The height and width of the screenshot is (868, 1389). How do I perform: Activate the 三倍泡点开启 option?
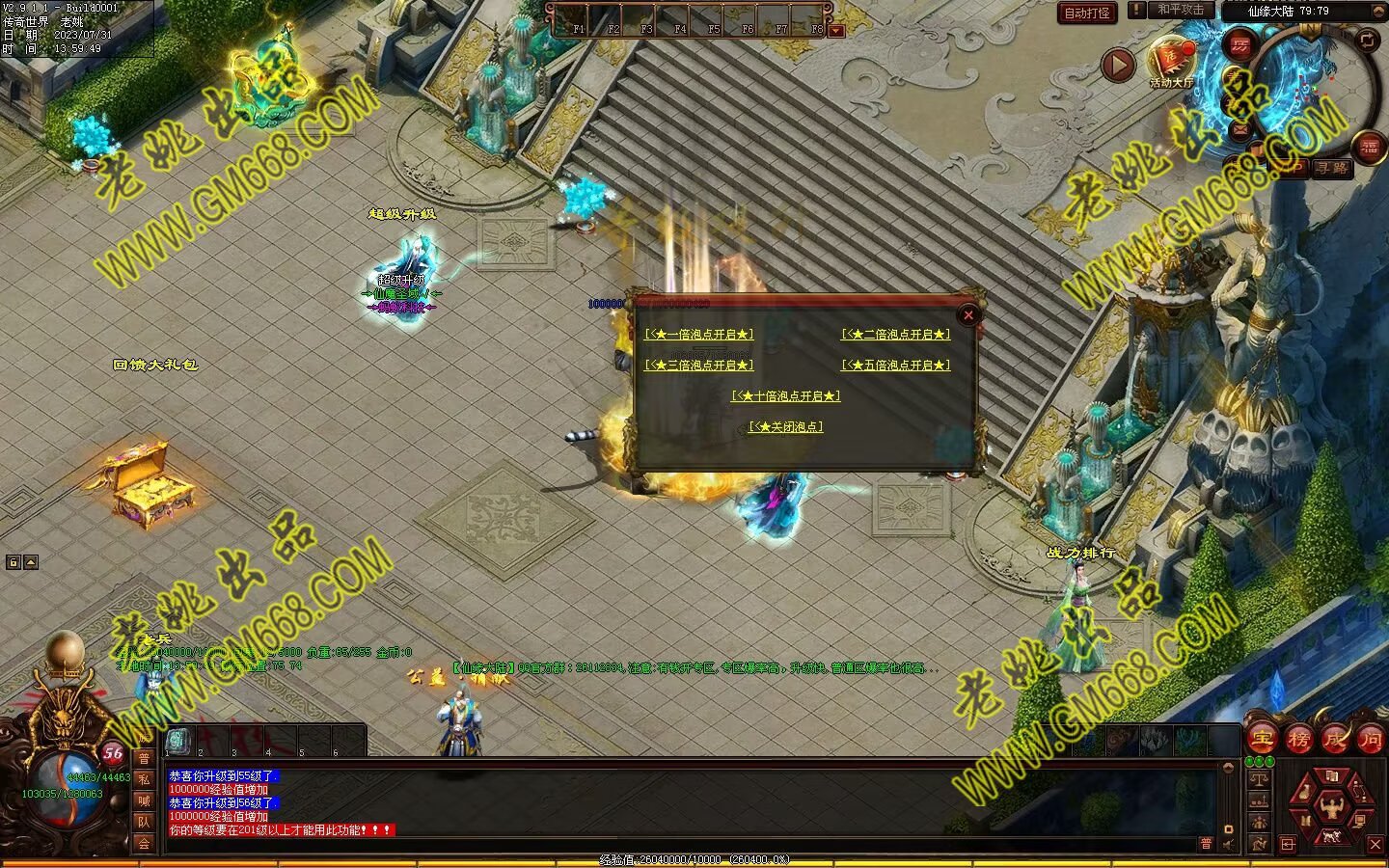(x=699, y=366)
